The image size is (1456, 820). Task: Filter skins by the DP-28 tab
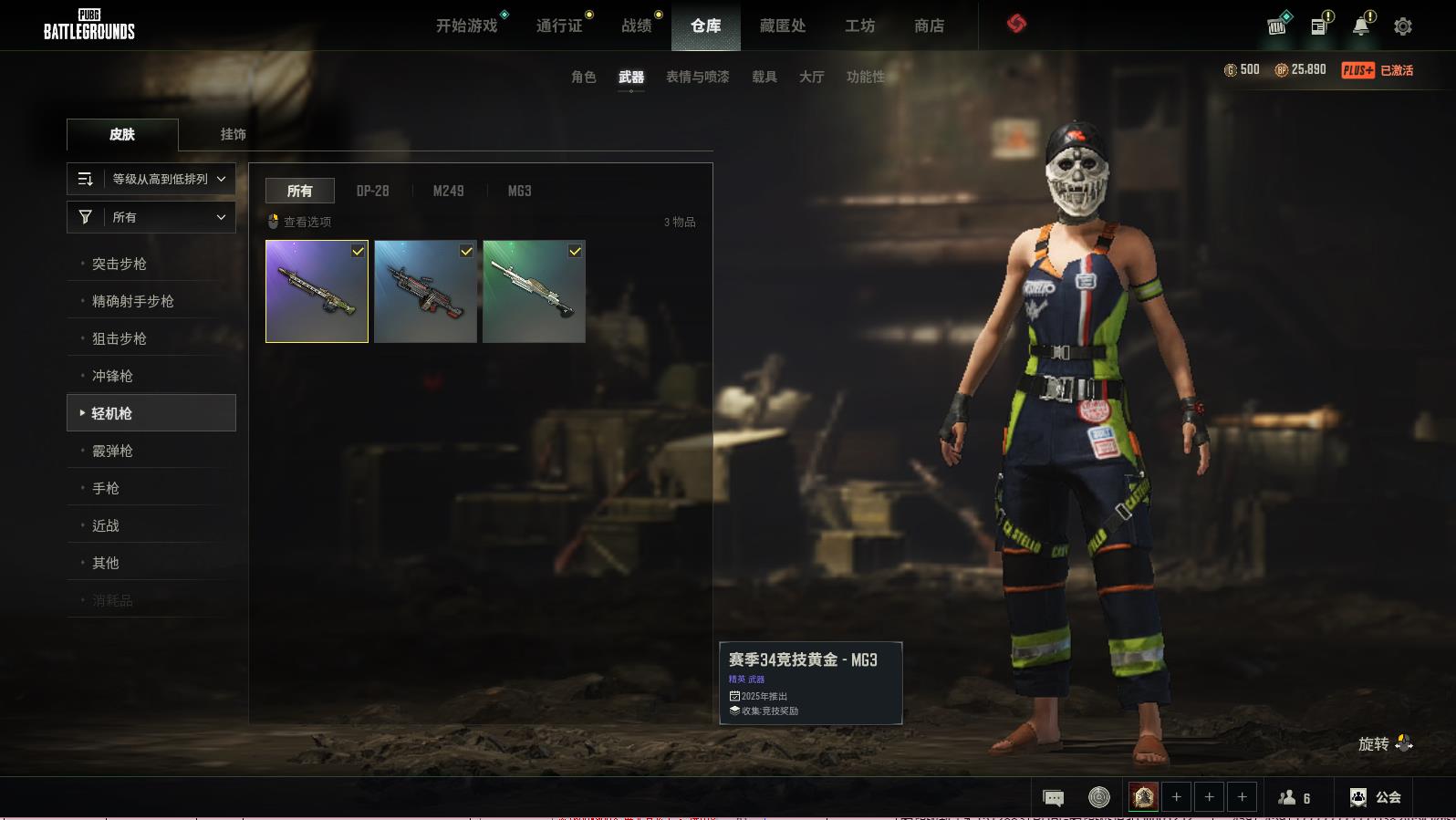(372, 191)
